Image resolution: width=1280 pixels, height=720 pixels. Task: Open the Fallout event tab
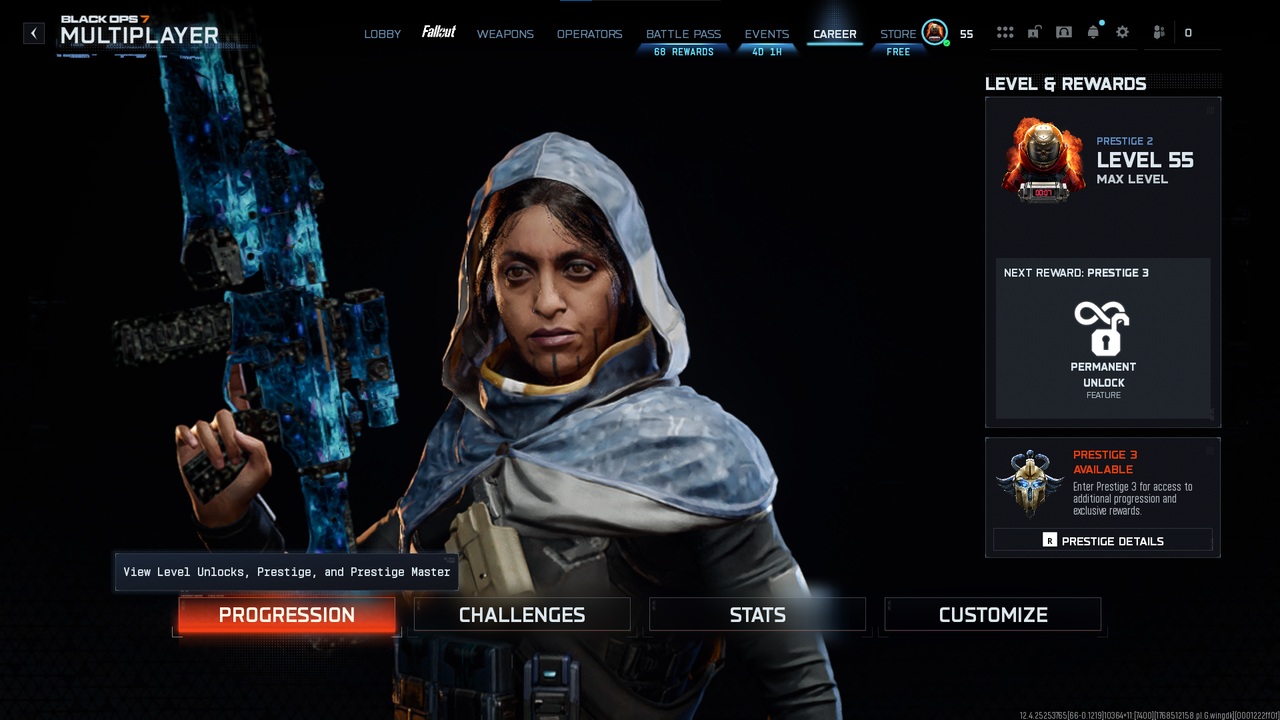click(438, 33)
